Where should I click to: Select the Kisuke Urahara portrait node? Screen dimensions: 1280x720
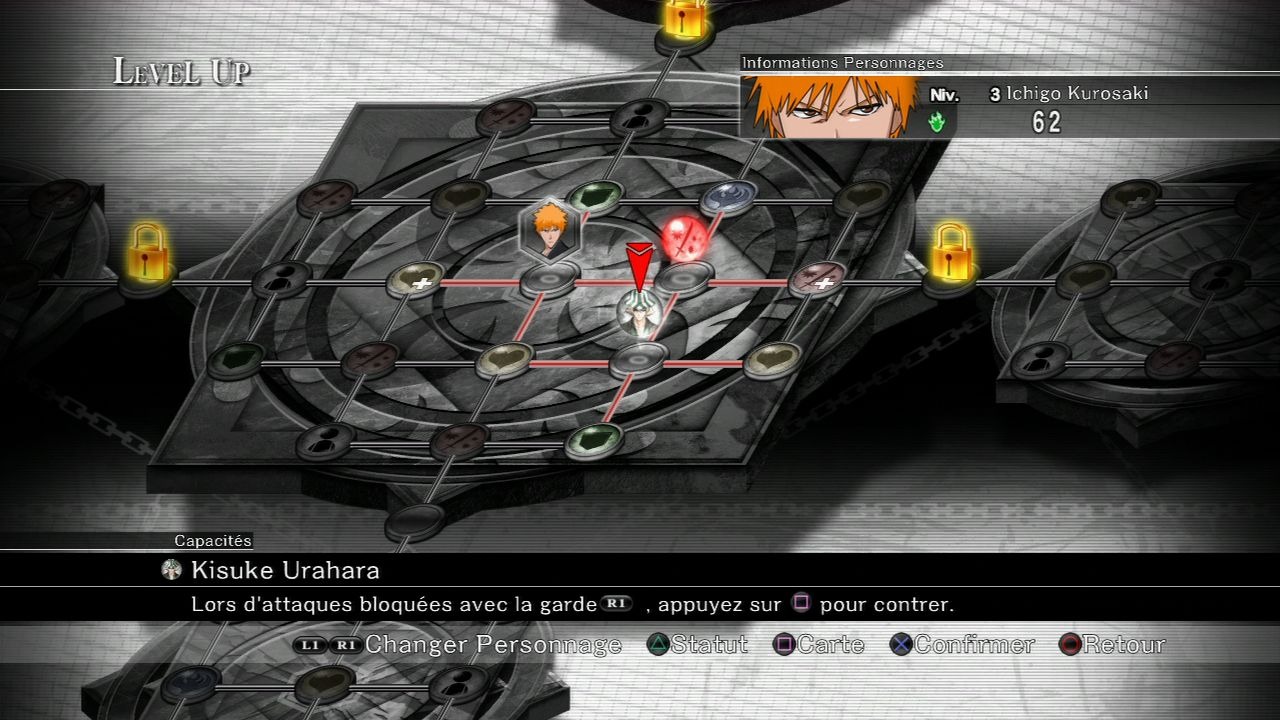tap(640, 312)
